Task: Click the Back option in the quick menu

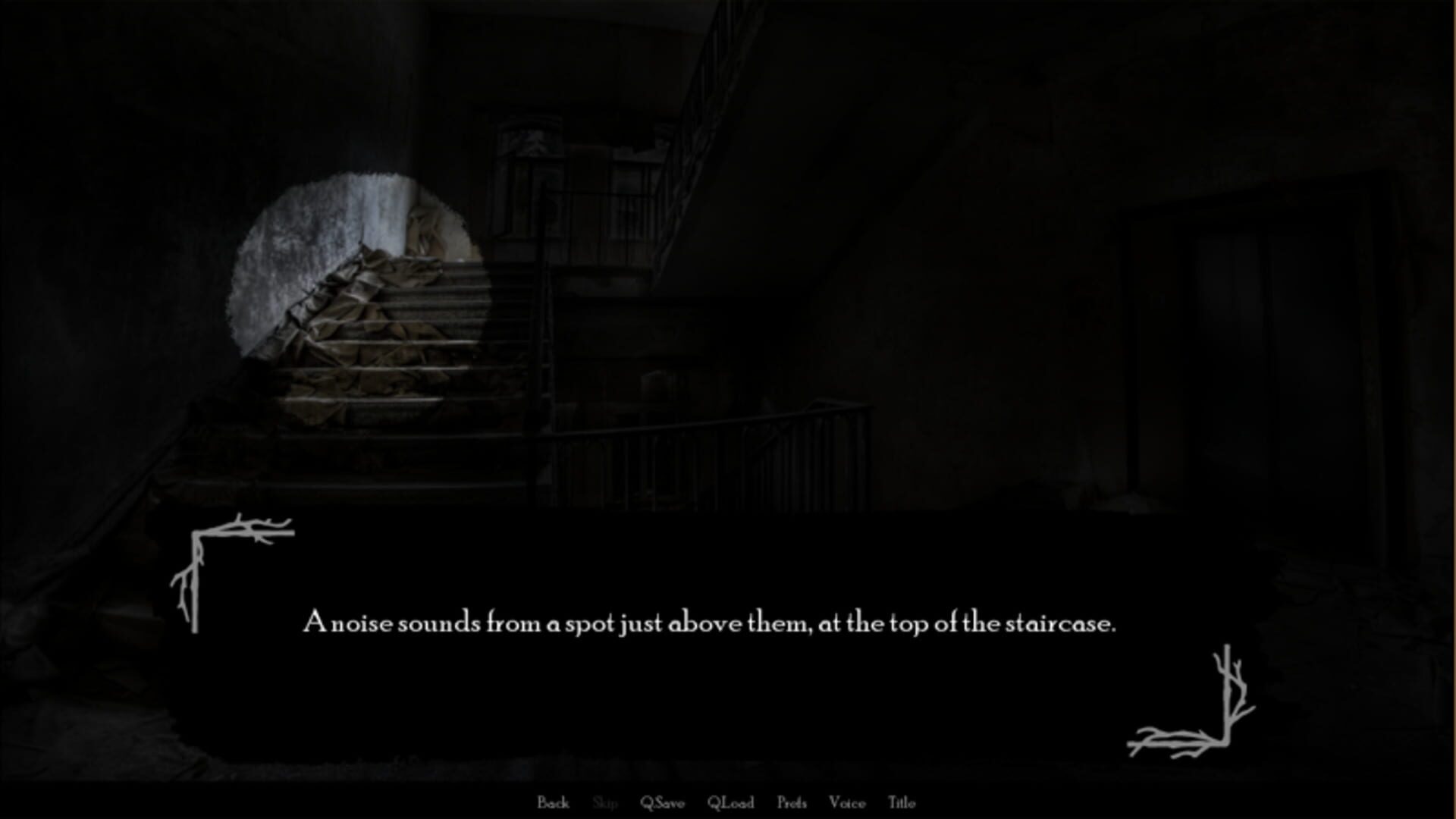Action: [554, 802]
